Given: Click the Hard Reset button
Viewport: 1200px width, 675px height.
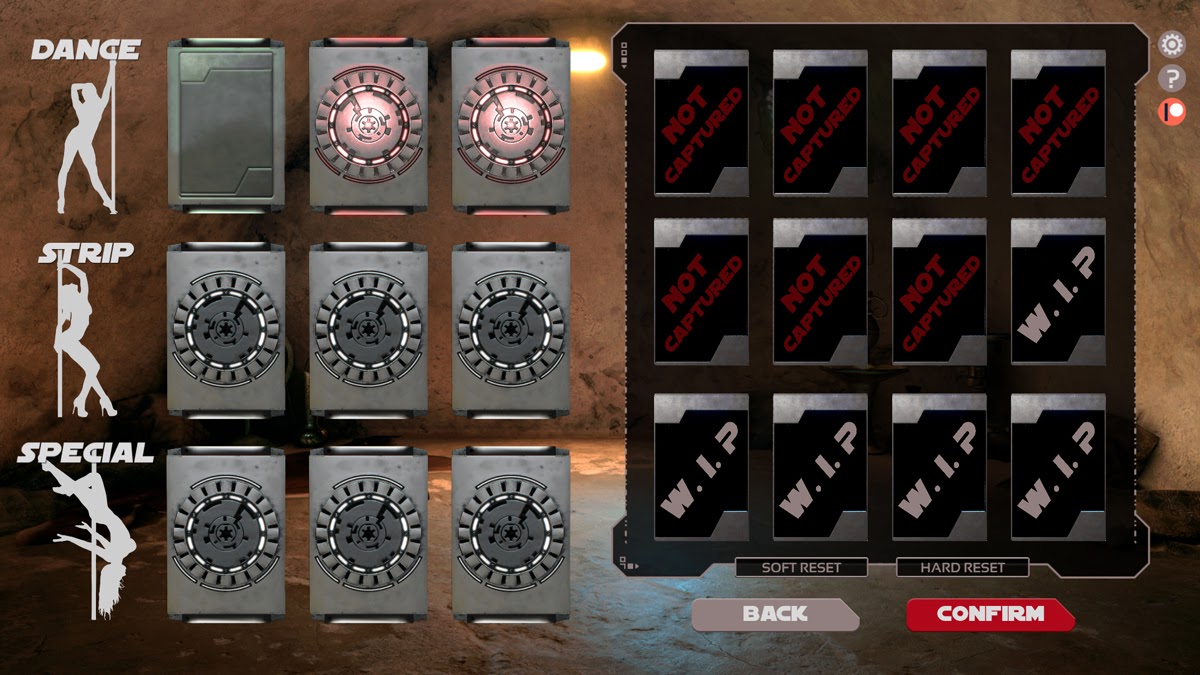Looking at the screenshot, I should pyautogui.click(x=962, y=568).
